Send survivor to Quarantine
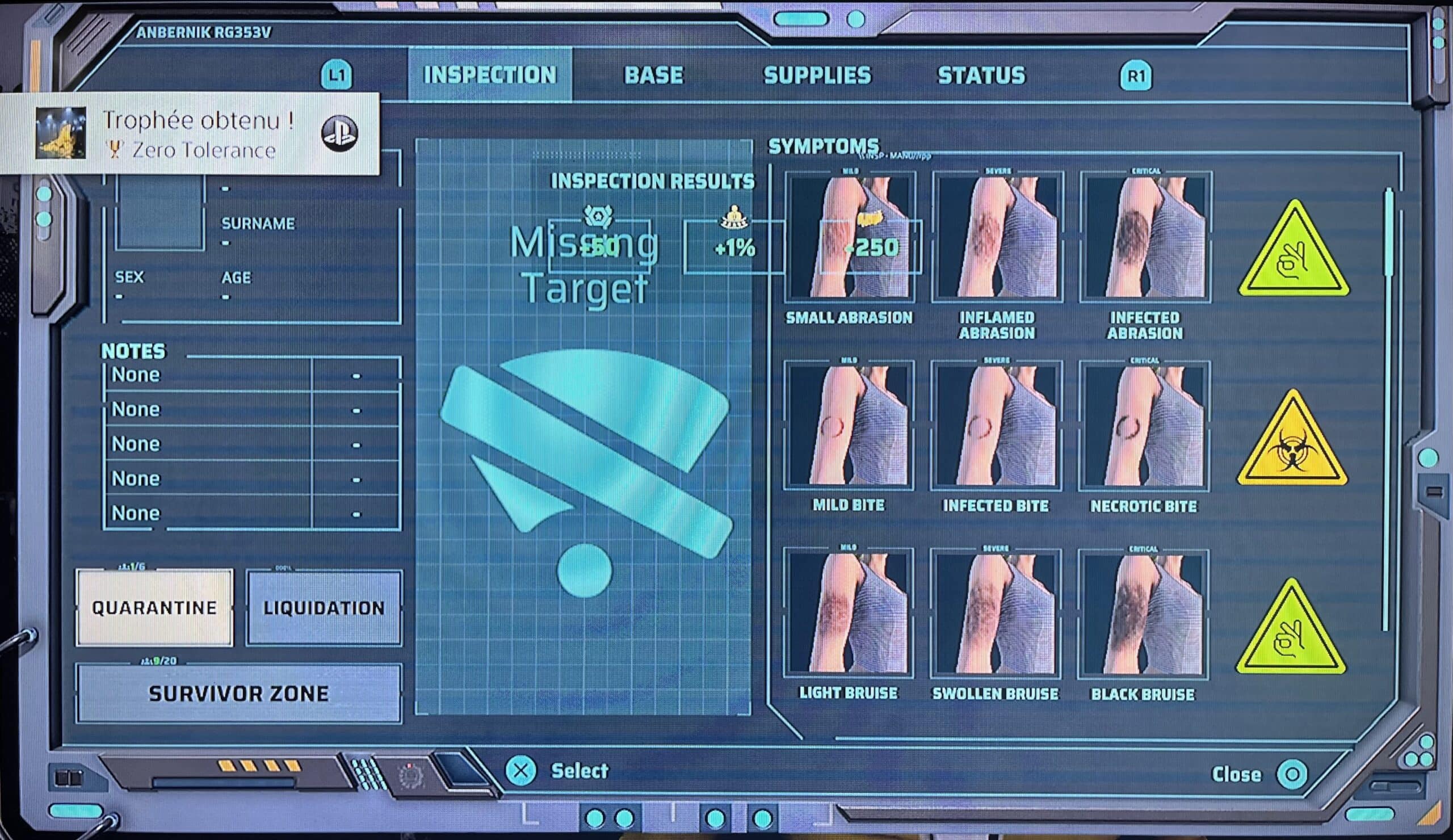The width and height of the screenshot is (1453, 840). [x=154, y=608]
